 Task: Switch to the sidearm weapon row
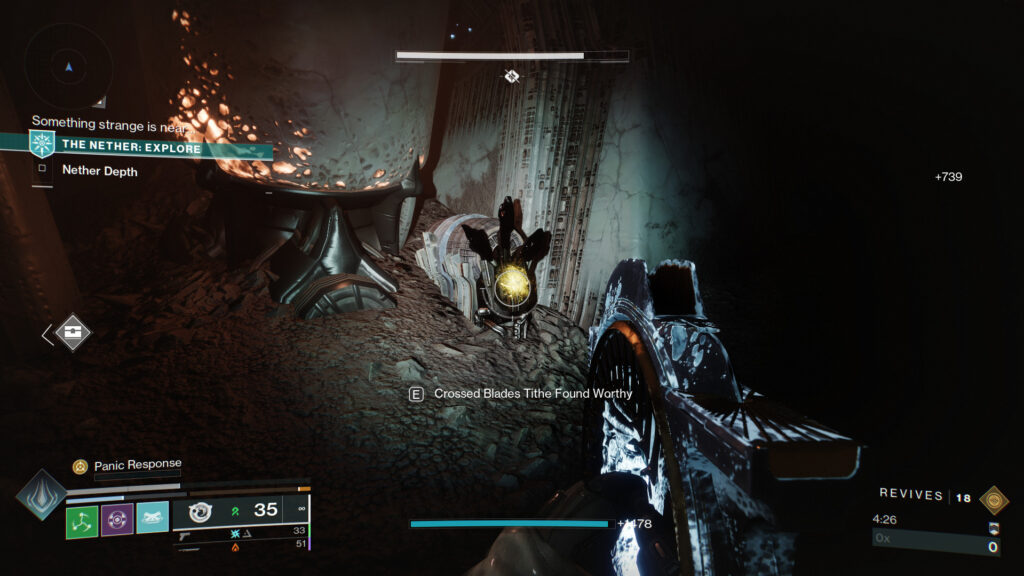click(x=240, y=533)
